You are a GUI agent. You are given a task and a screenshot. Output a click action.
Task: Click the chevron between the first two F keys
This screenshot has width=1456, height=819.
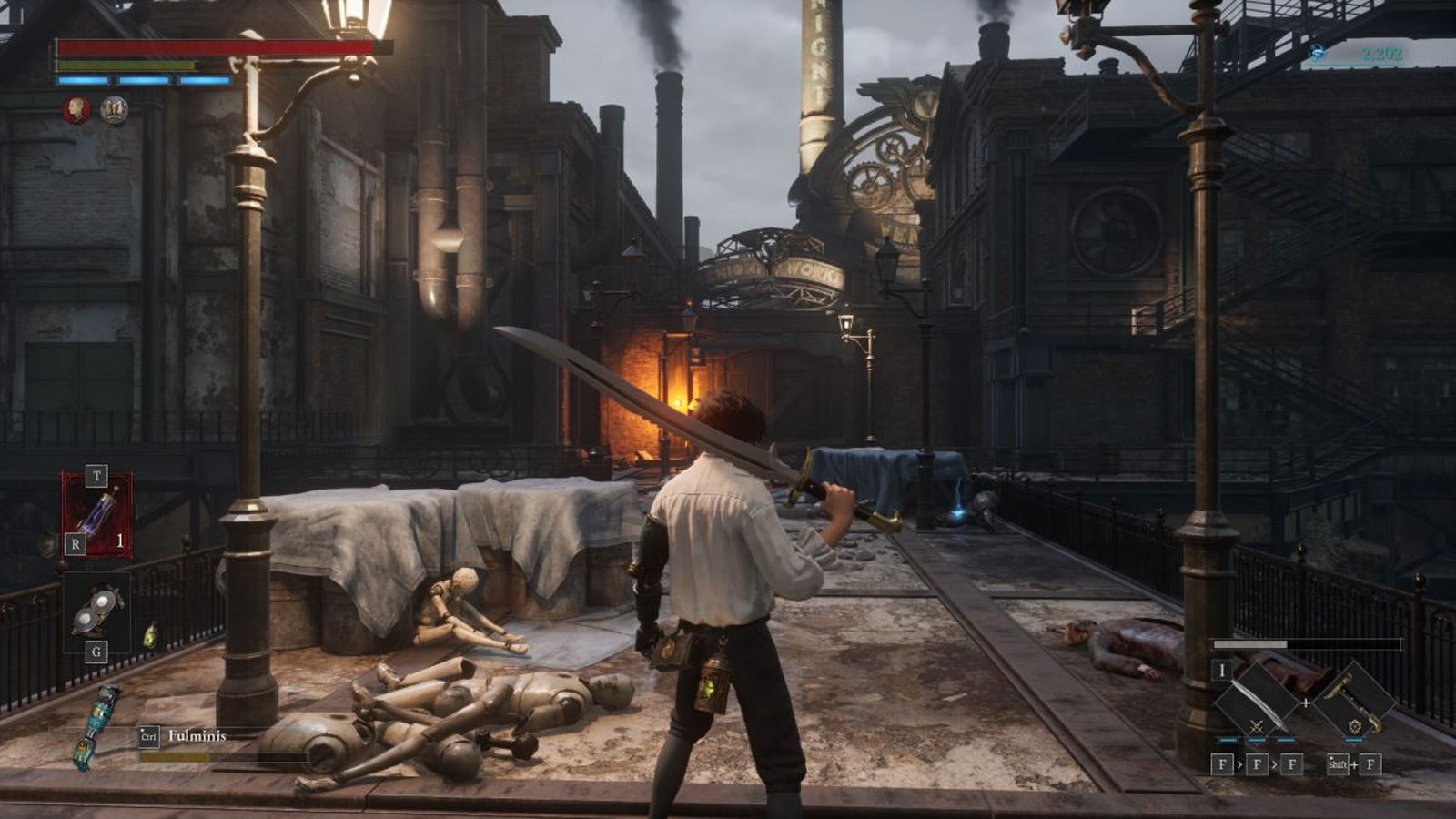[x=1241, y=764]
